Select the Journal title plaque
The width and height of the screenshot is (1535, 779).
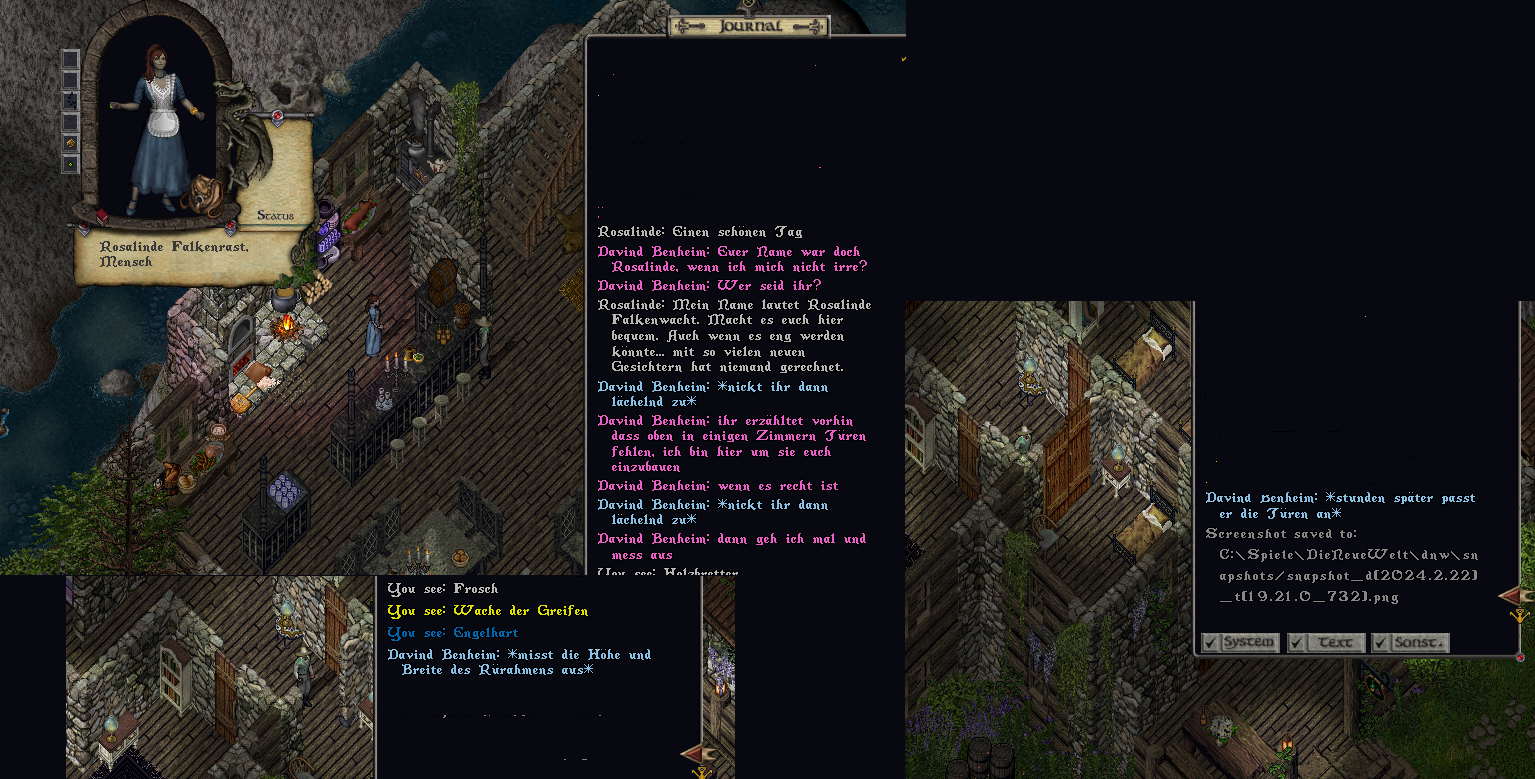point(749,27)
